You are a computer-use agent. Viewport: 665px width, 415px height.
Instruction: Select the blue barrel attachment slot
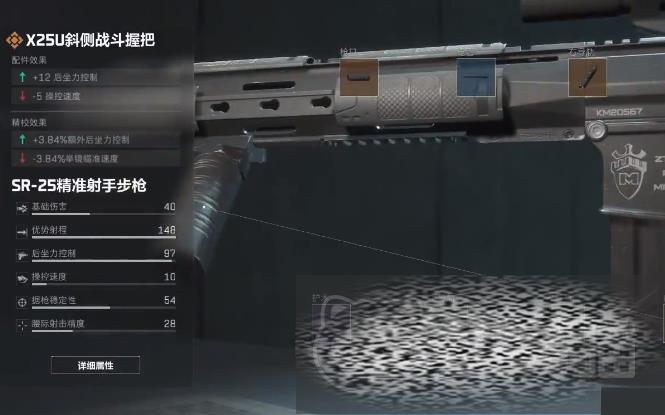[476, 77]
